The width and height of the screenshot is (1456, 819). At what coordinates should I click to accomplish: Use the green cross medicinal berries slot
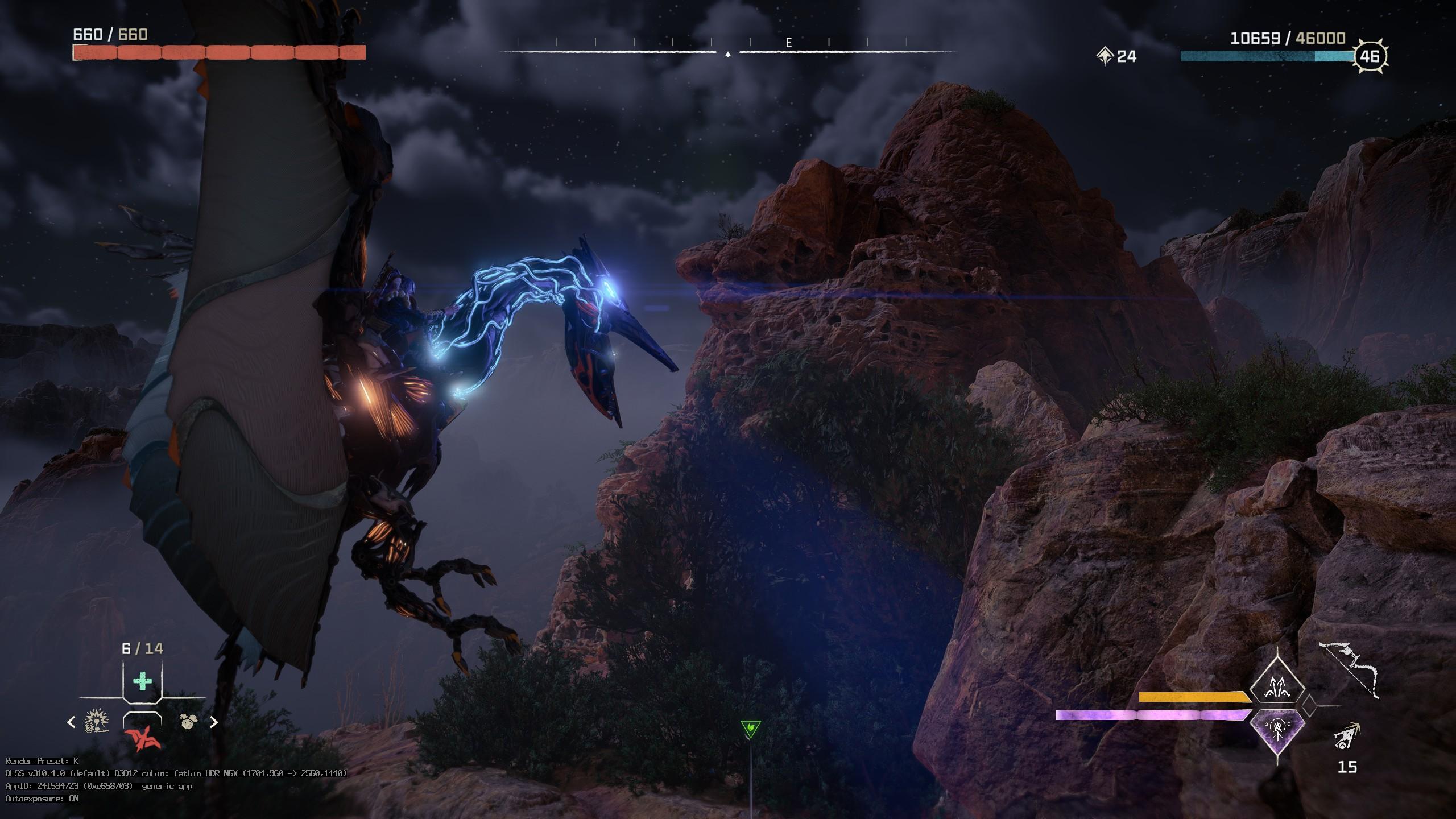pos(142,681)
